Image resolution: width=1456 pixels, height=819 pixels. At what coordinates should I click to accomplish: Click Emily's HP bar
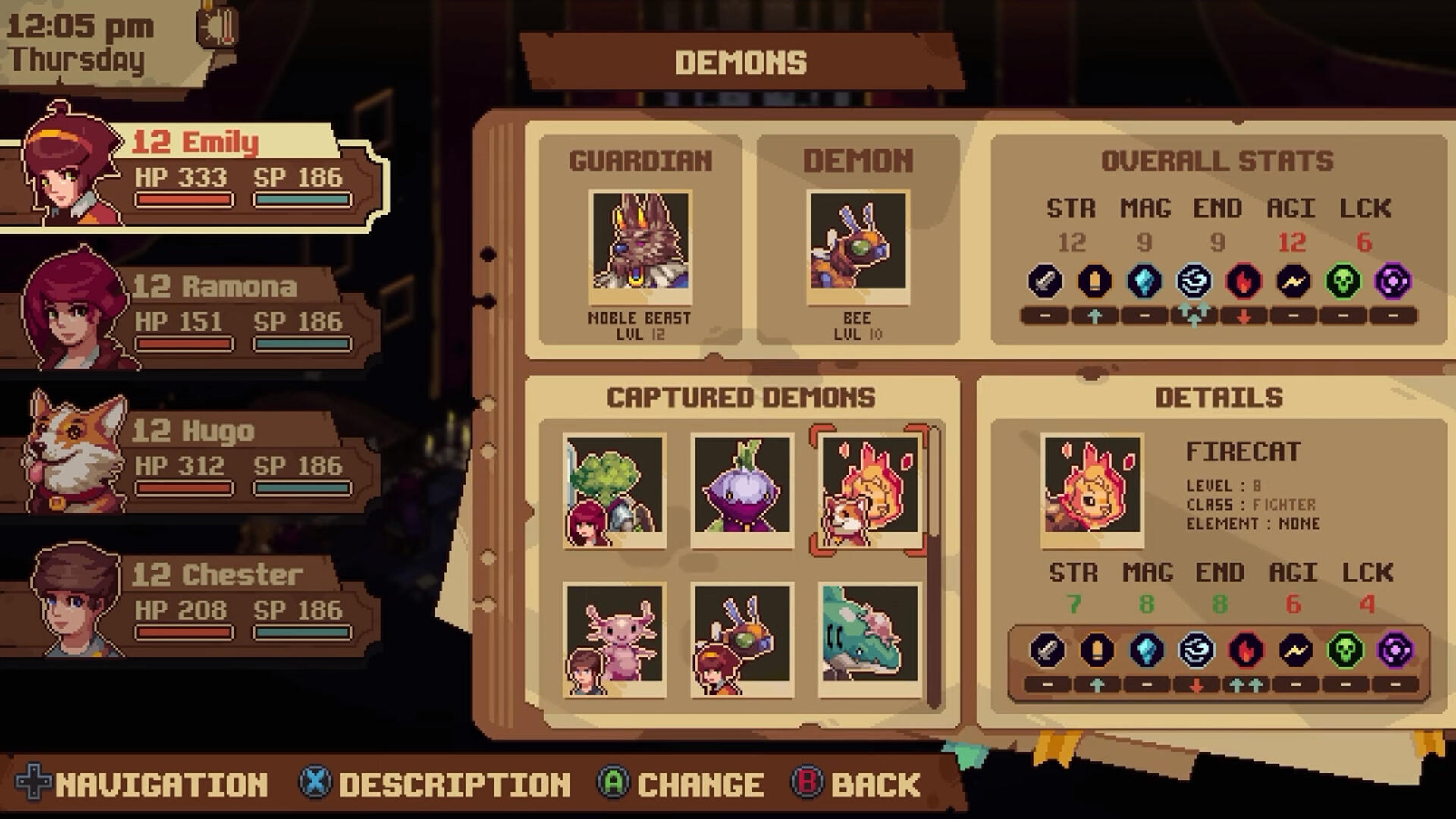tap(184, 200)
